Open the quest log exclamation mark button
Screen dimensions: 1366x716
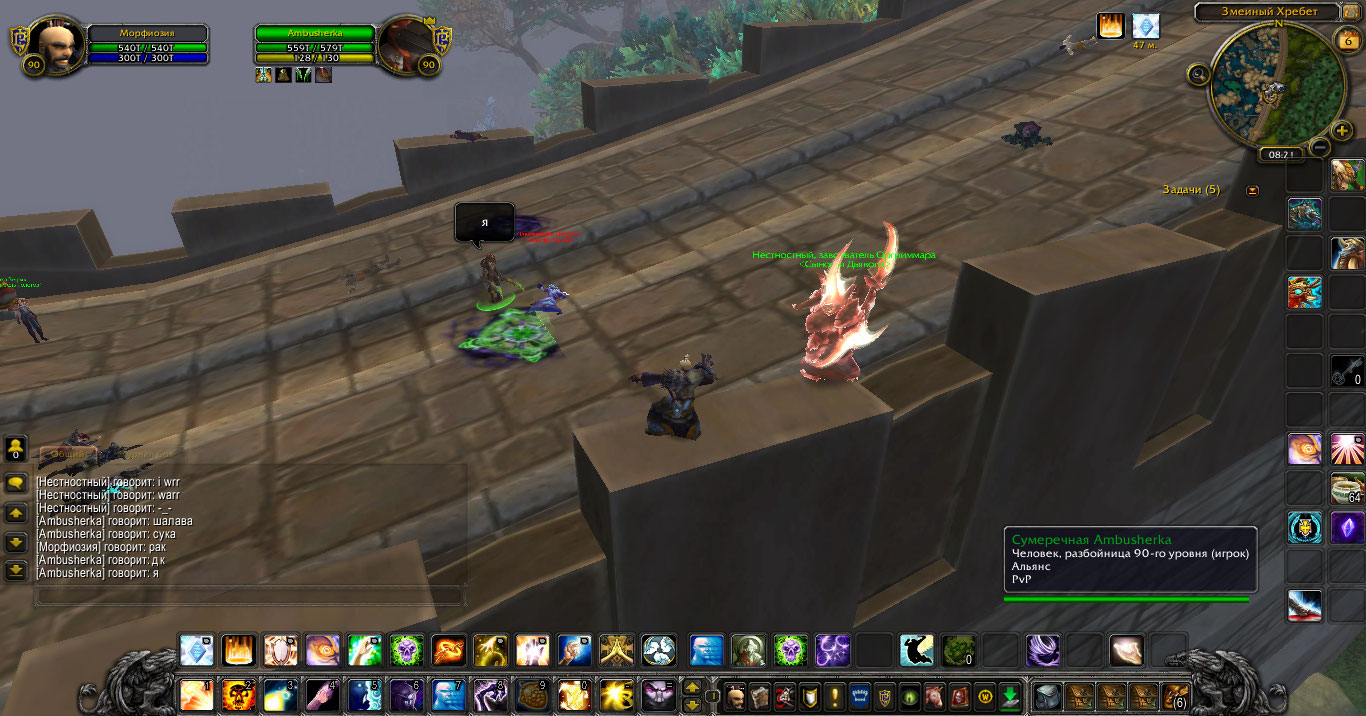click(x=835, y=695)
